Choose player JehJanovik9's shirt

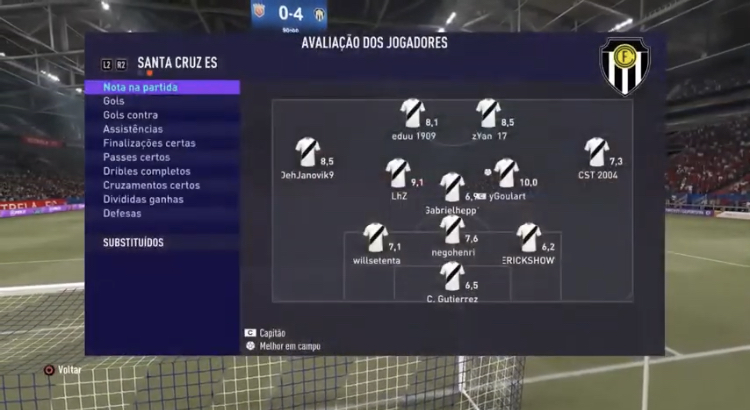point(307,151)
